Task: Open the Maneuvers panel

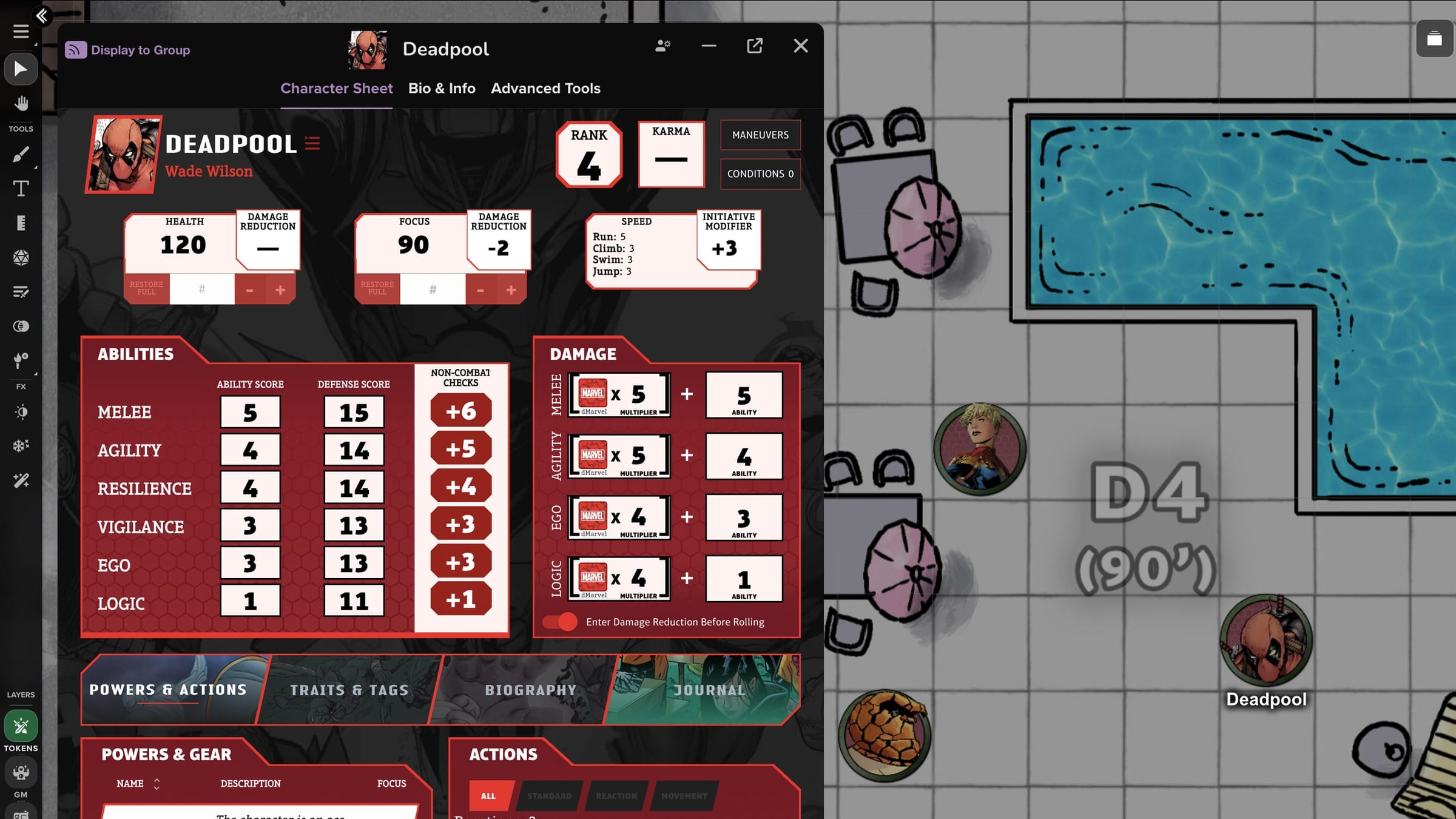Action: pos(760,135)
